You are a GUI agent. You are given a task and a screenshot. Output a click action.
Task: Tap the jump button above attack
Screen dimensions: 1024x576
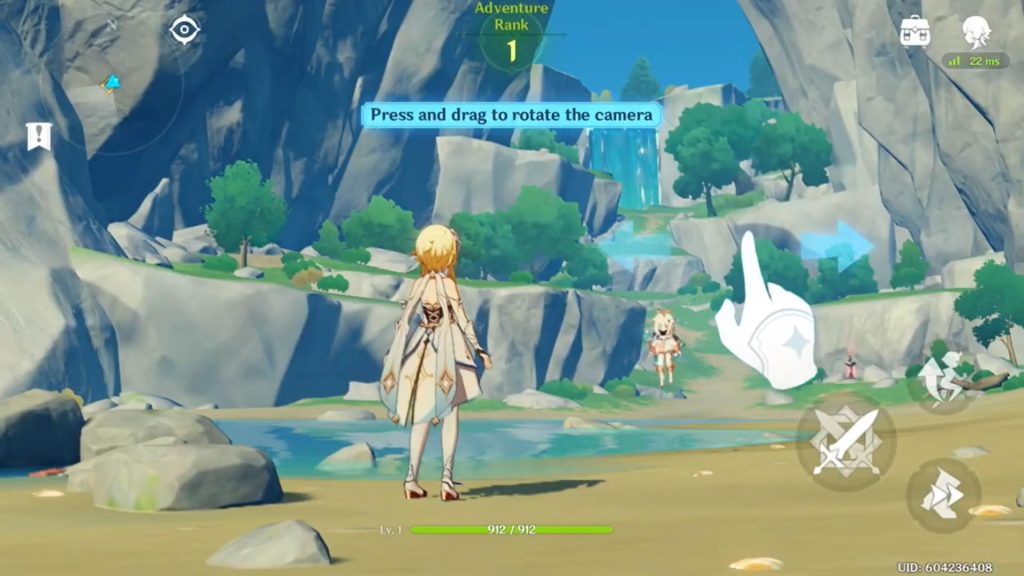click(x=941, y=379)
